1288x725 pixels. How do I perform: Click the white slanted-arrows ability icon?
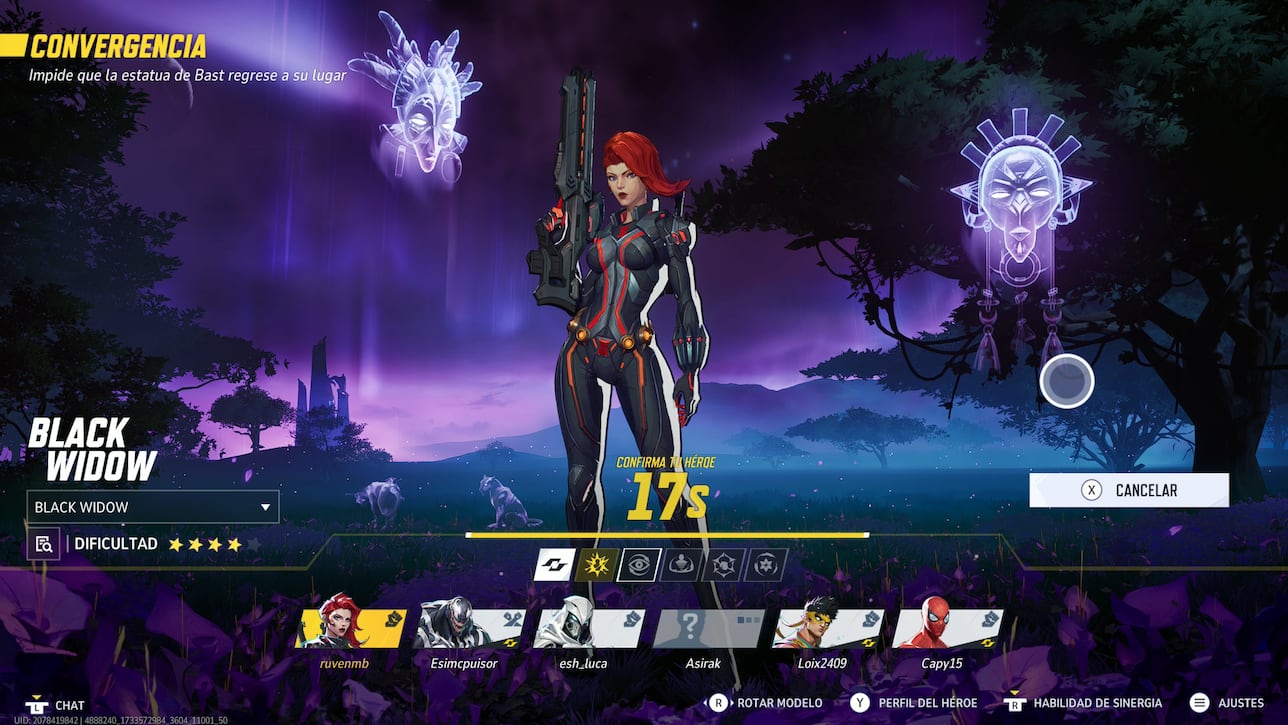click(x=554, y=565)
